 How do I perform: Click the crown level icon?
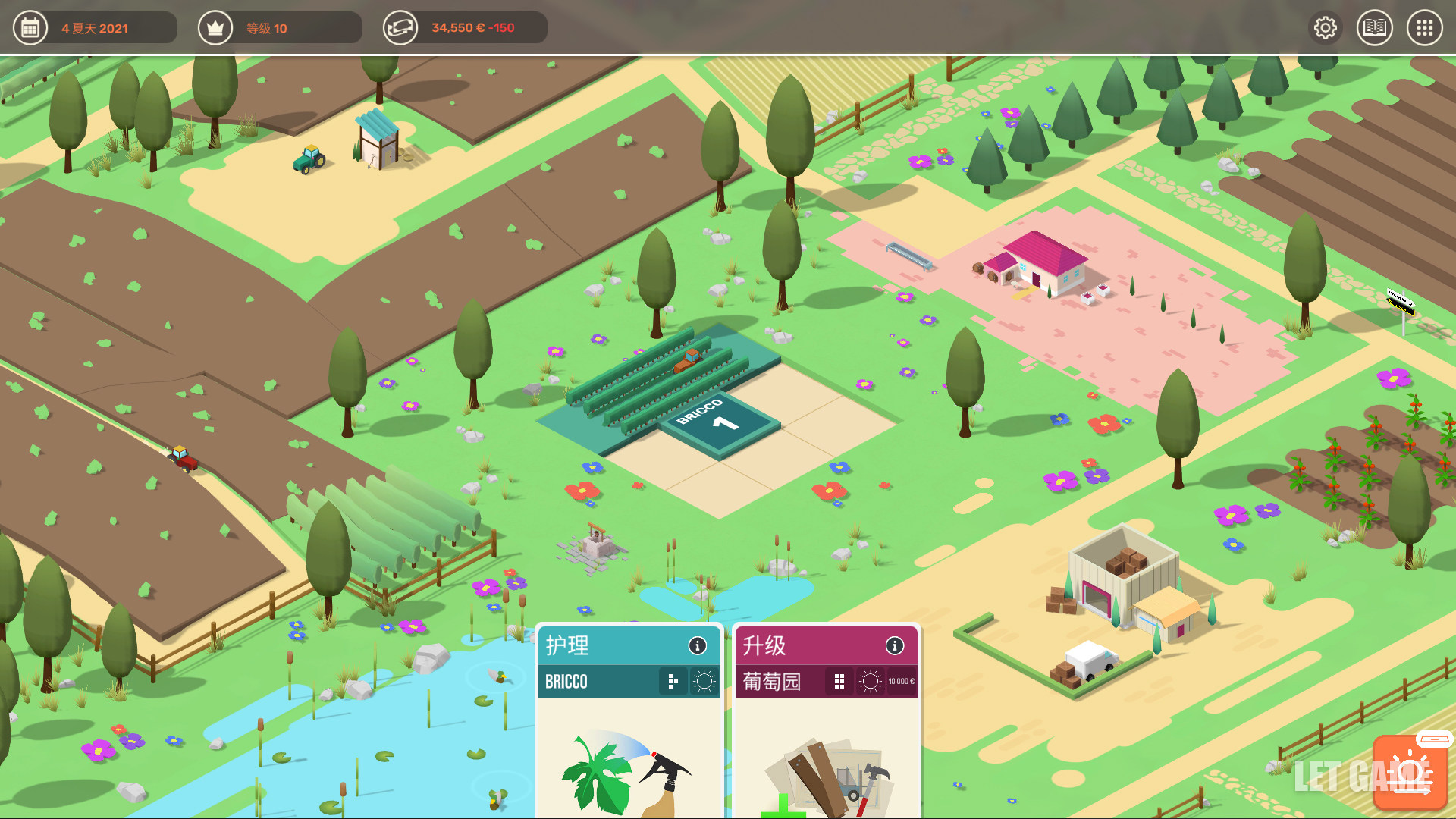[x=215, y=28]
